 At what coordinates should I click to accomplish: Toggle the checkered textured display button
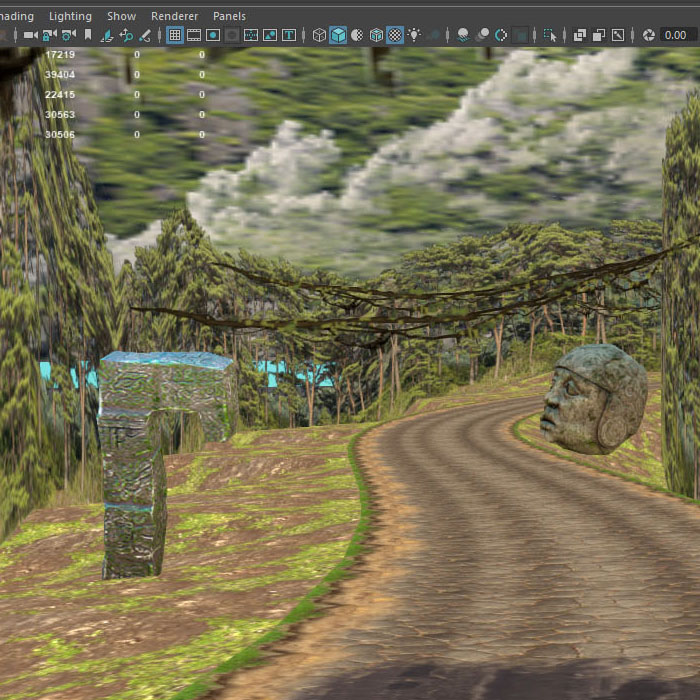point(395,35)
